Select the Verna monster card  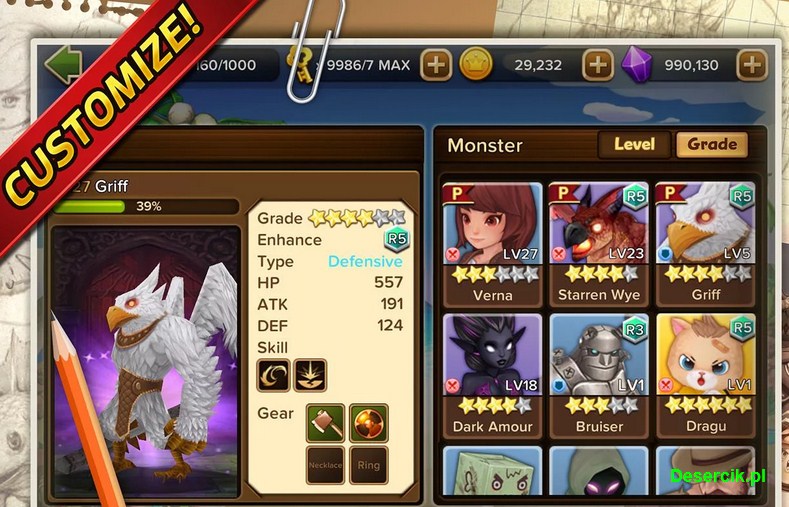[x=492, y=243]
